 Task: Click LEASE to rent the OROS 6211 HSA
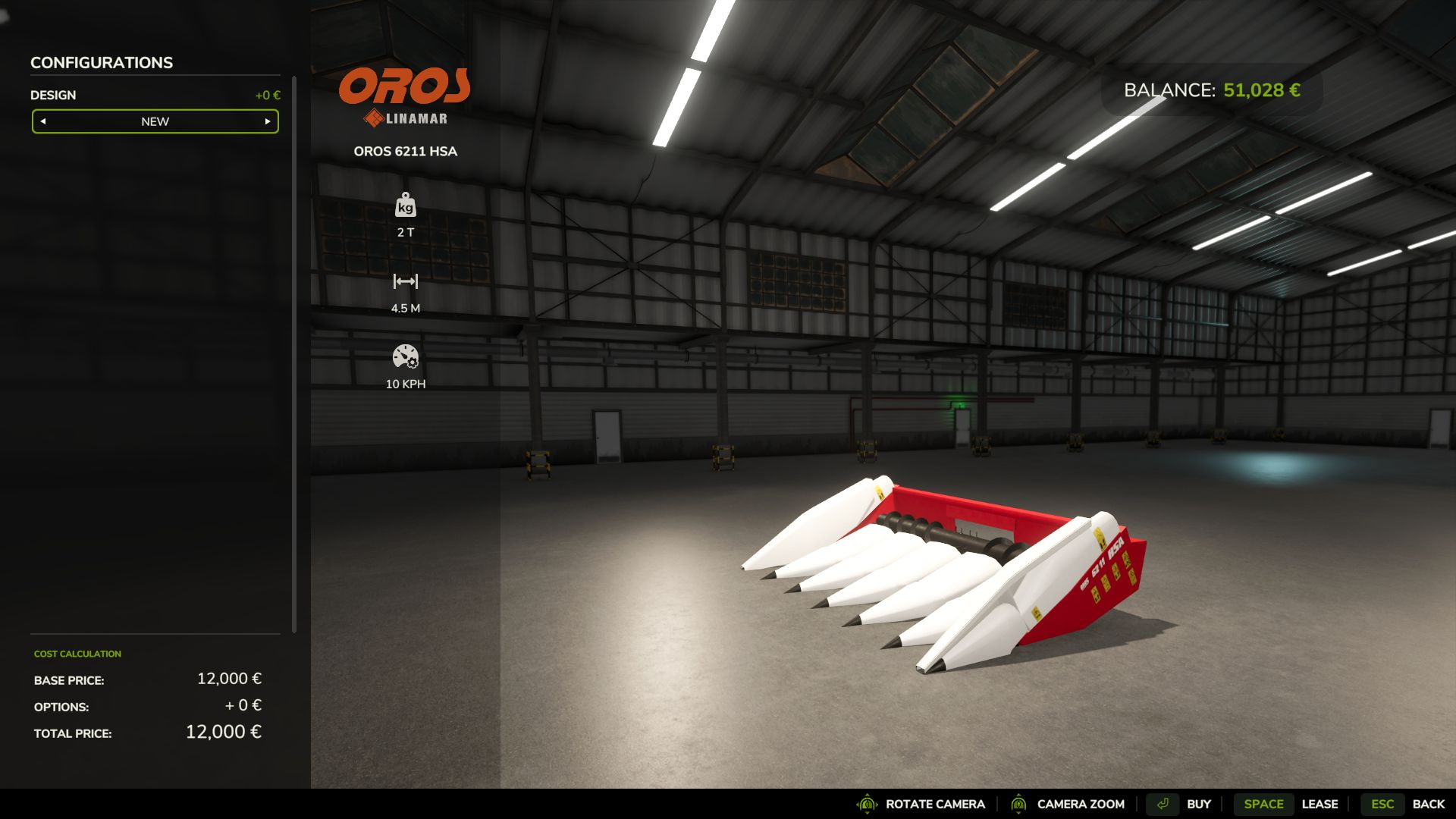[x=1321, y=804]
